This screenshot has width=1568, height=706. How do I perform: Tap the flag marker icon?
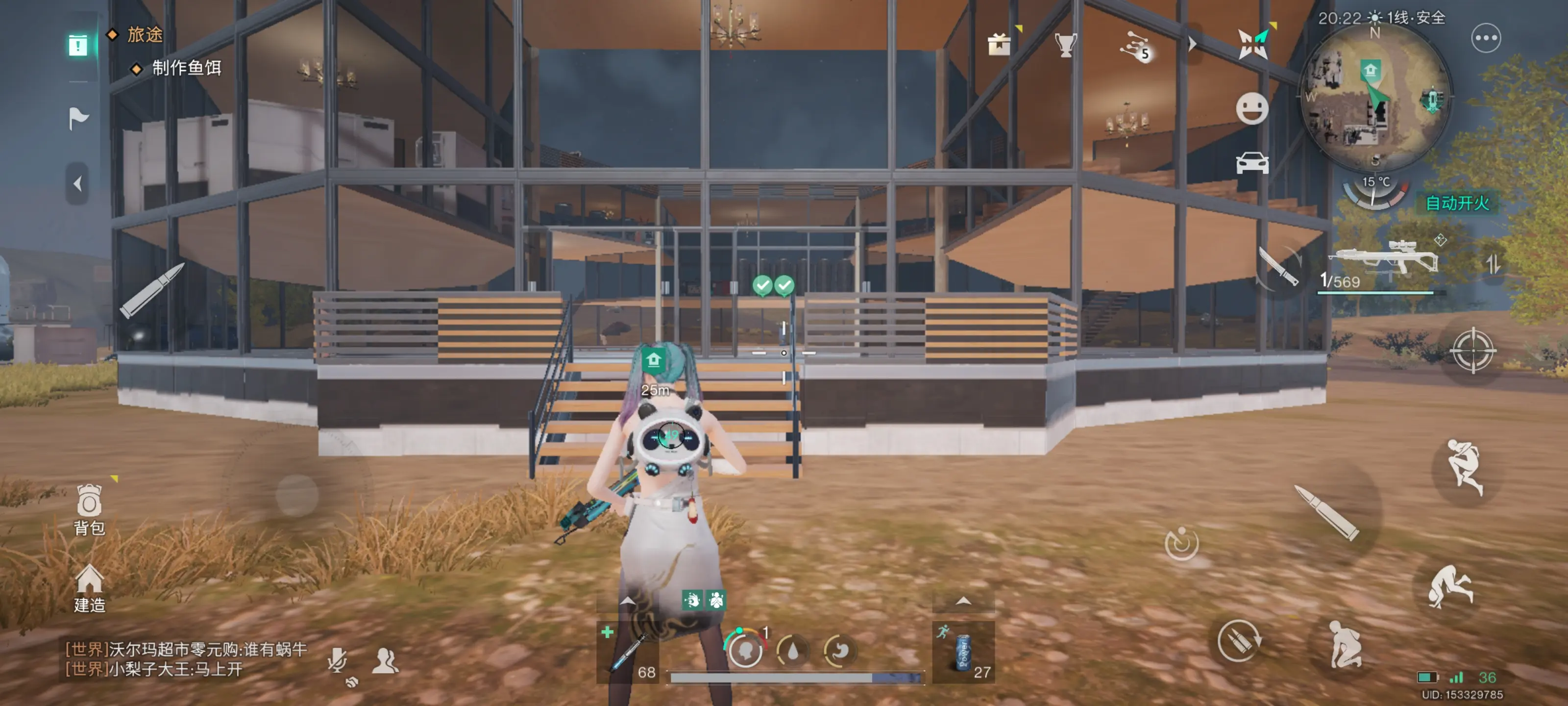tap(78, 118)
